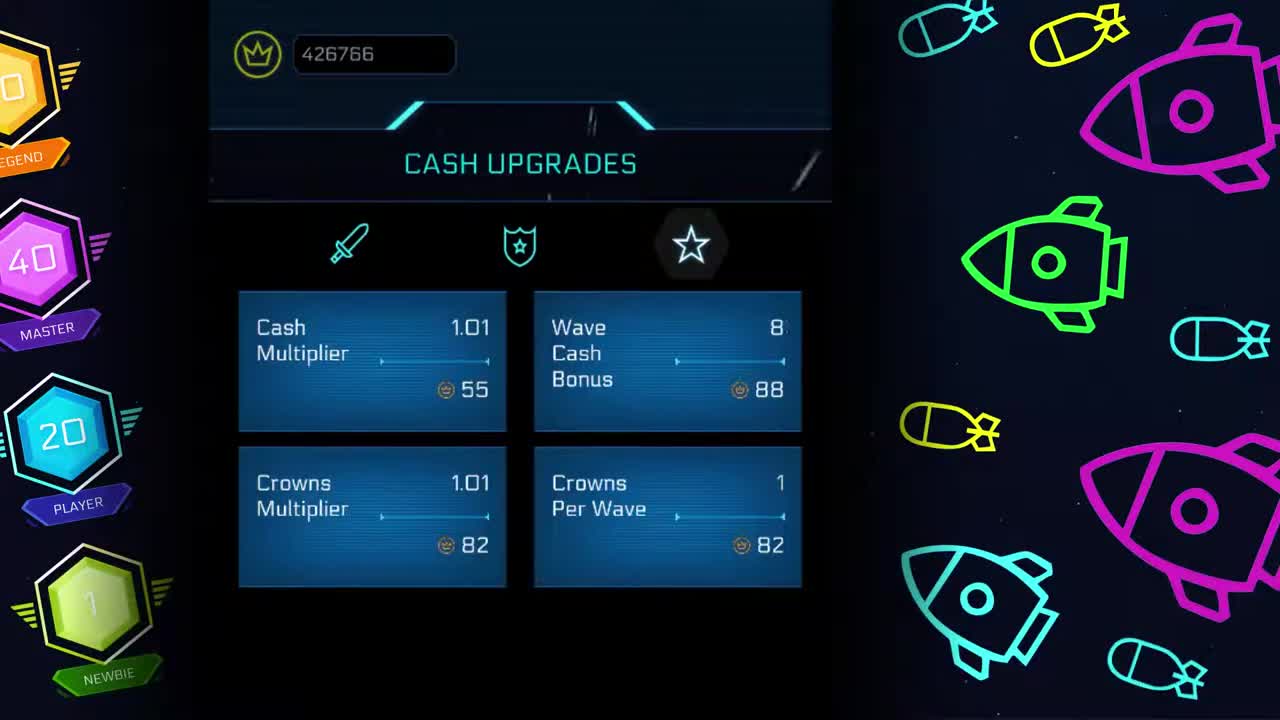Click the crown cost icon on Cash Multiplier

[444, 390]
